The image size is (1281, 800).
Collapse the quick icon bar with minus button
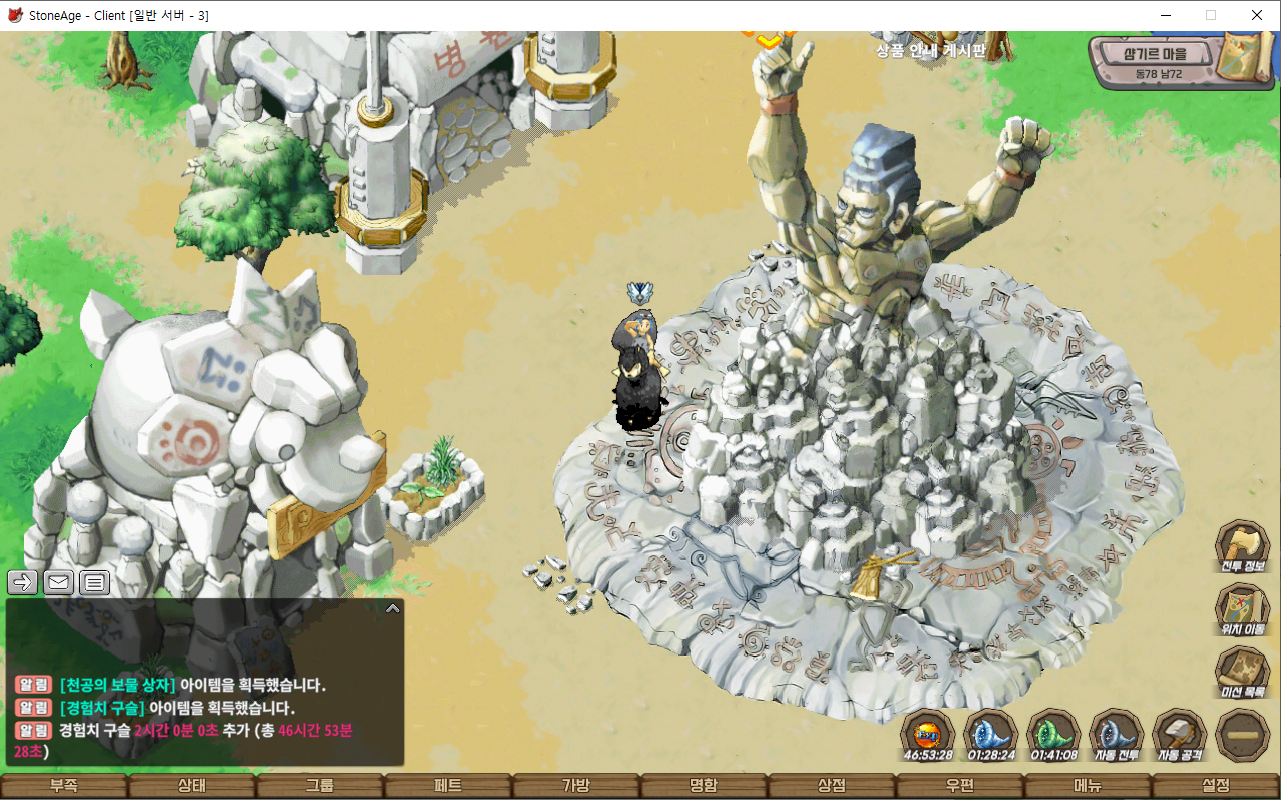click(1243, 735)
